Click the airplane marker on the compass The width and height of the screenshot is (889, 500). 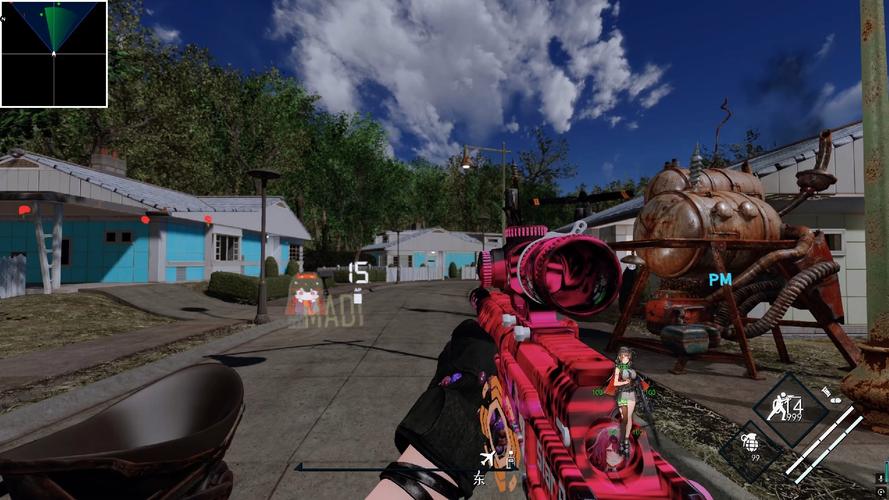[486, 458]
